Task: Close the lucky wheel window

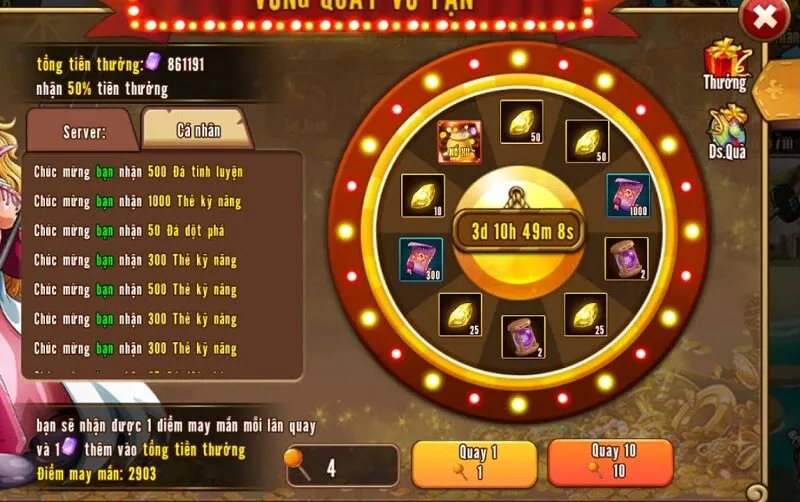Action: (x=765, y=18)
